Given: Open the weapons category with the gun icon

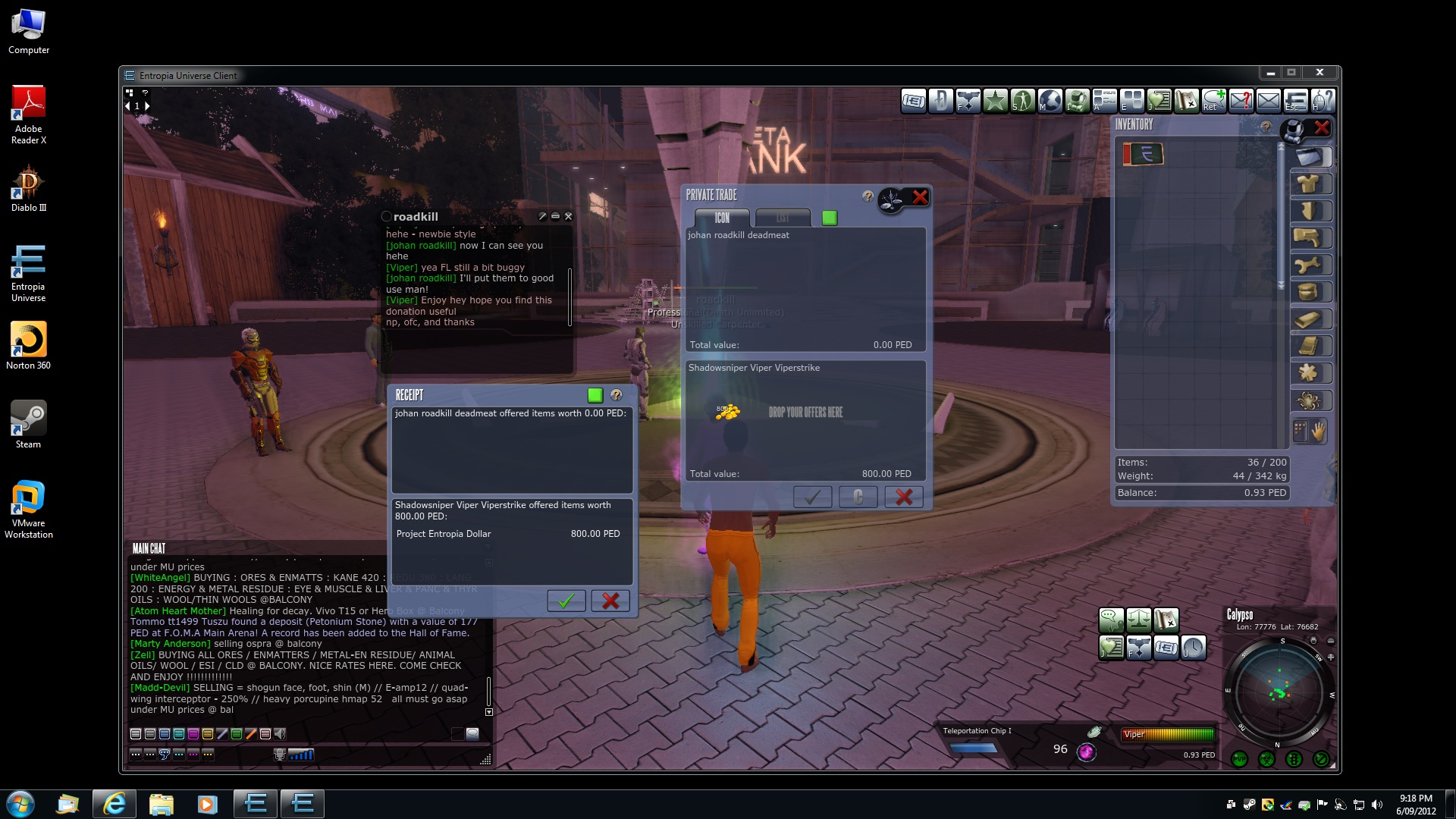Looking at the screenshot, I should 1310,238.
